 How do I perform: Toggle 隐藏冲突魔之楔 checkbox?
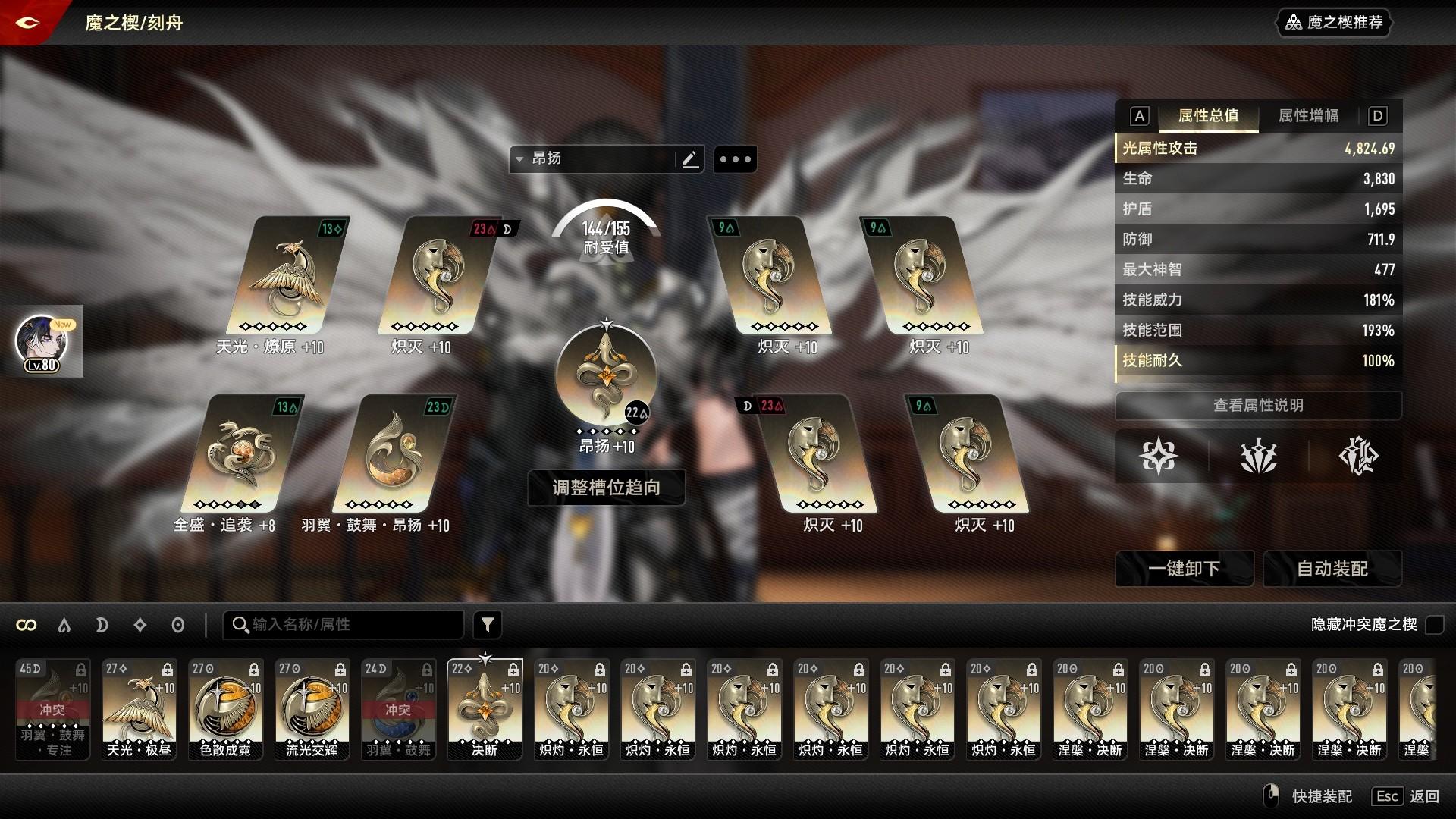[1434, 625]
